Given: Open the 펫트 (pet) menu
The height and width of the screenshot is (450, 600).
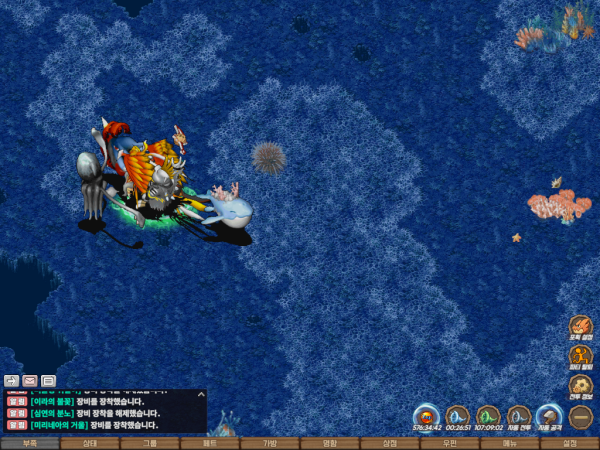Looking at the screenshot, I should click(210, 443).
